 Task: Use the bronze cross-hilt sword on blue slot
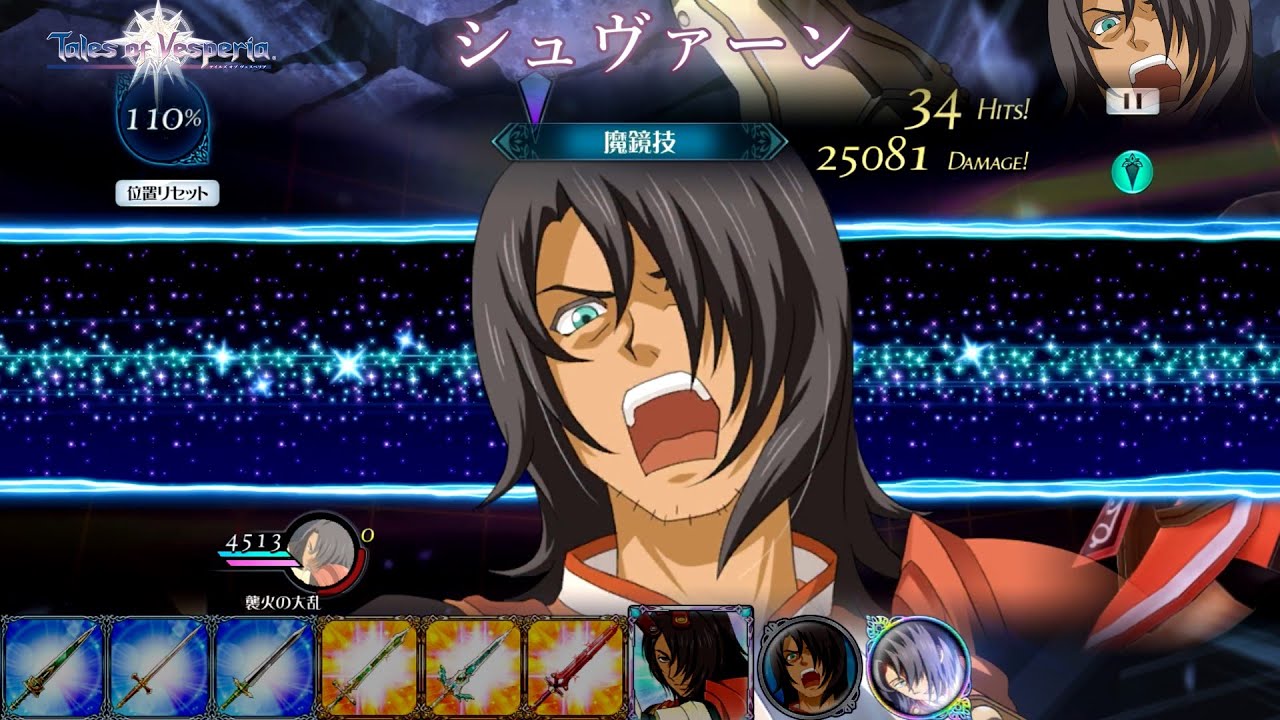[158, 667]
